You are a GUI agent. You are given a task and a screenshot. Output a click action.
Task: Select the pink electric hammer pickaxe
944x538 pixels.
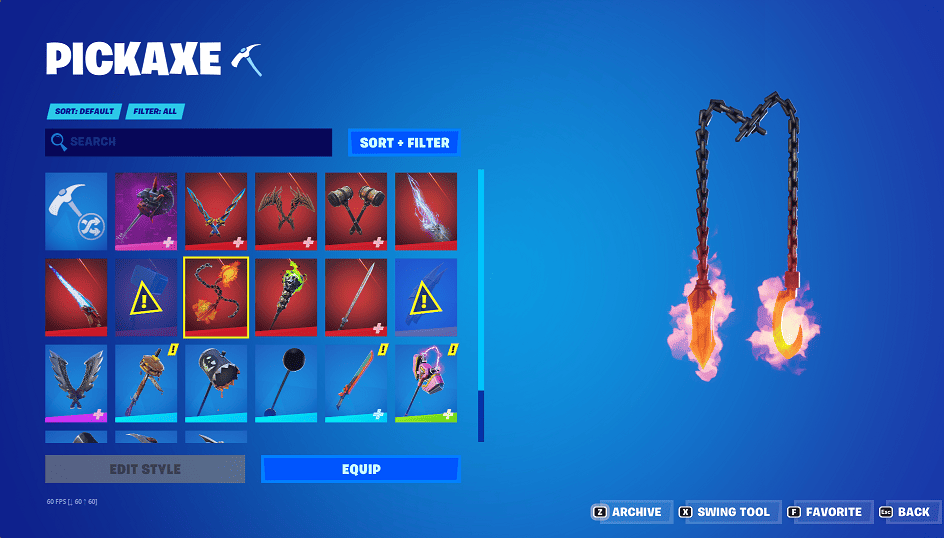(x=426, y=383)
